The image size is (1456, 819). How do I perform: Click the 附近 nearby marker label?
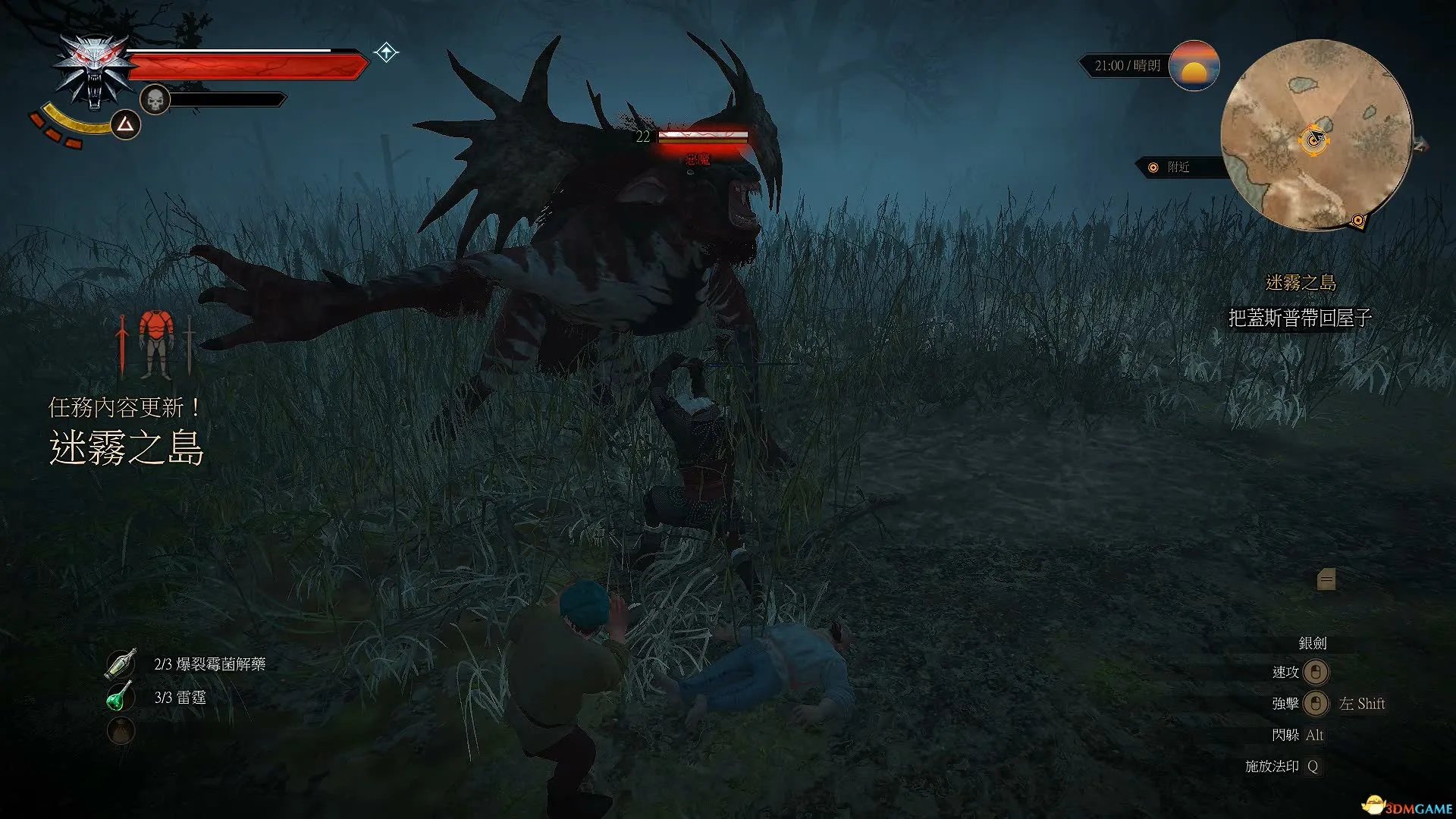(x=1177, y=167)
